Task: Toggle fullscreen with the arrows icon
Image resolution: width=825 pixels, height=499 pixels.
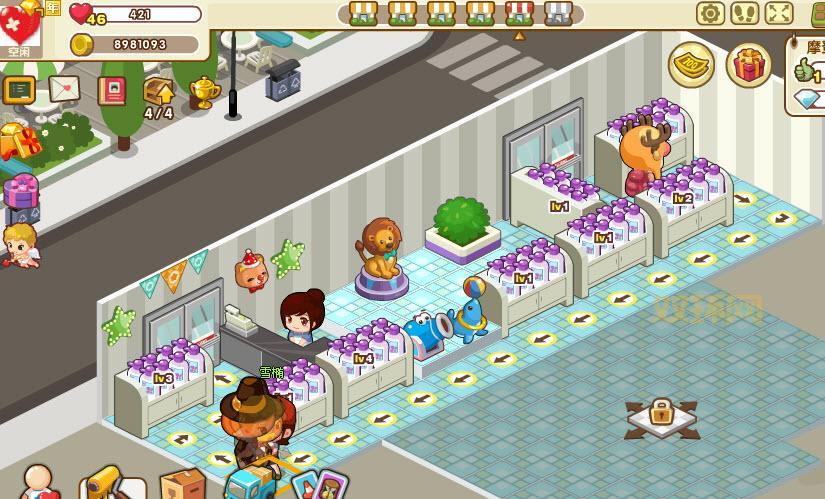Action: [x=779, y=13]
